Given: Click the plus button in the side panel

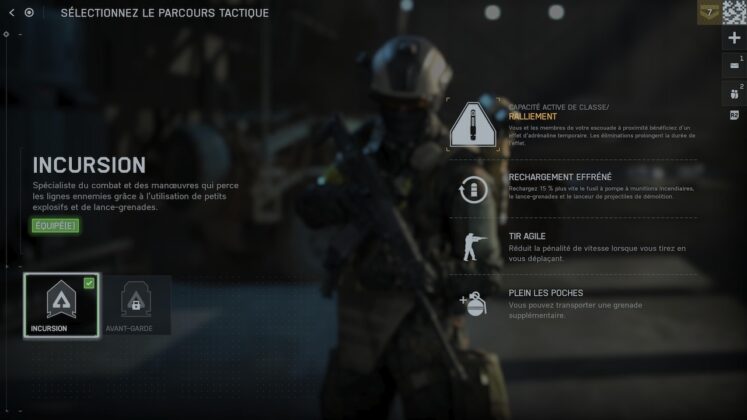Looking at the screenshot, I should [735, 38].
